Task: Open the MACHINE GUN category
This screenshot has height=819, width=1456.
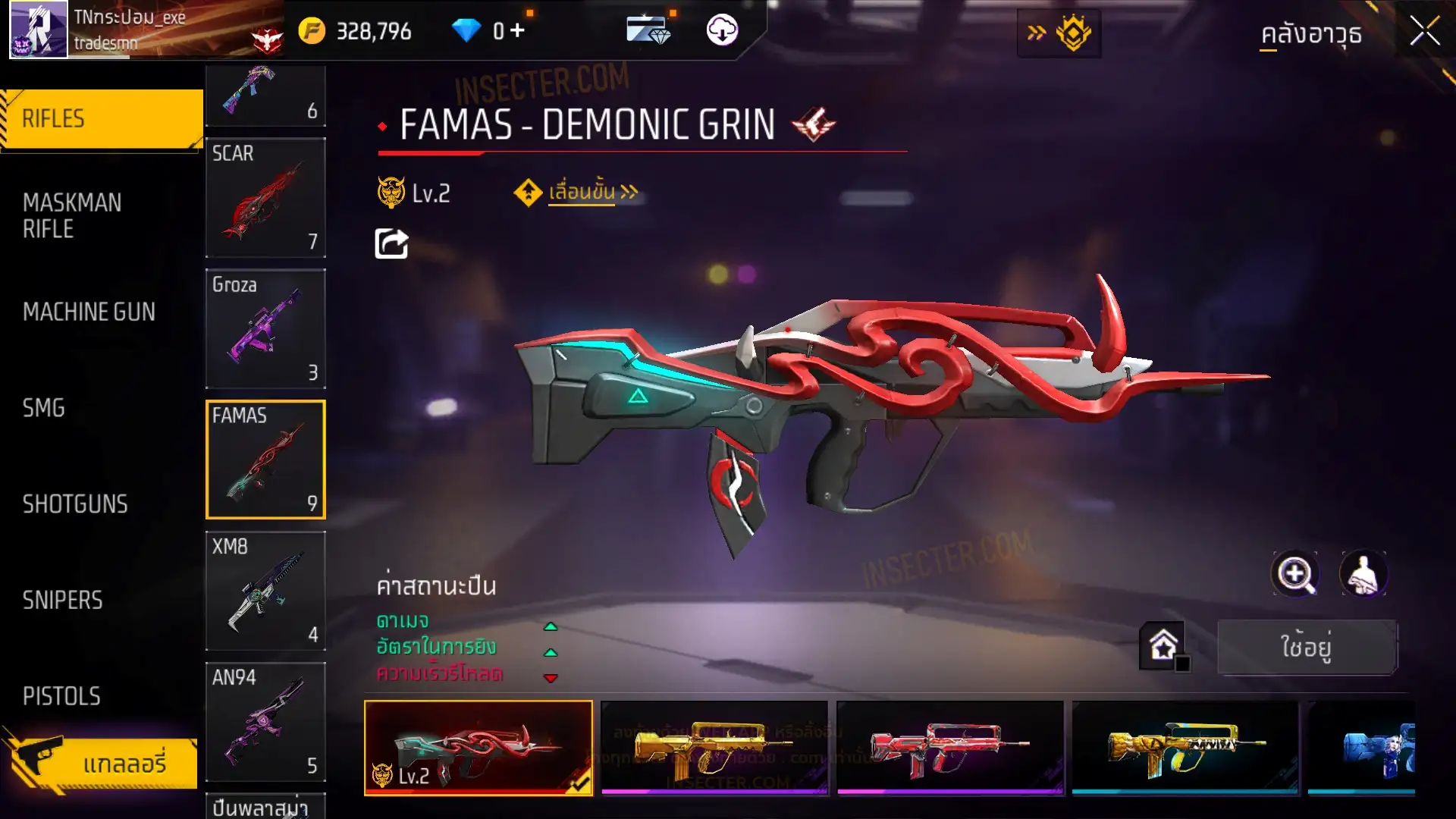Action: [x=89, y=312]
